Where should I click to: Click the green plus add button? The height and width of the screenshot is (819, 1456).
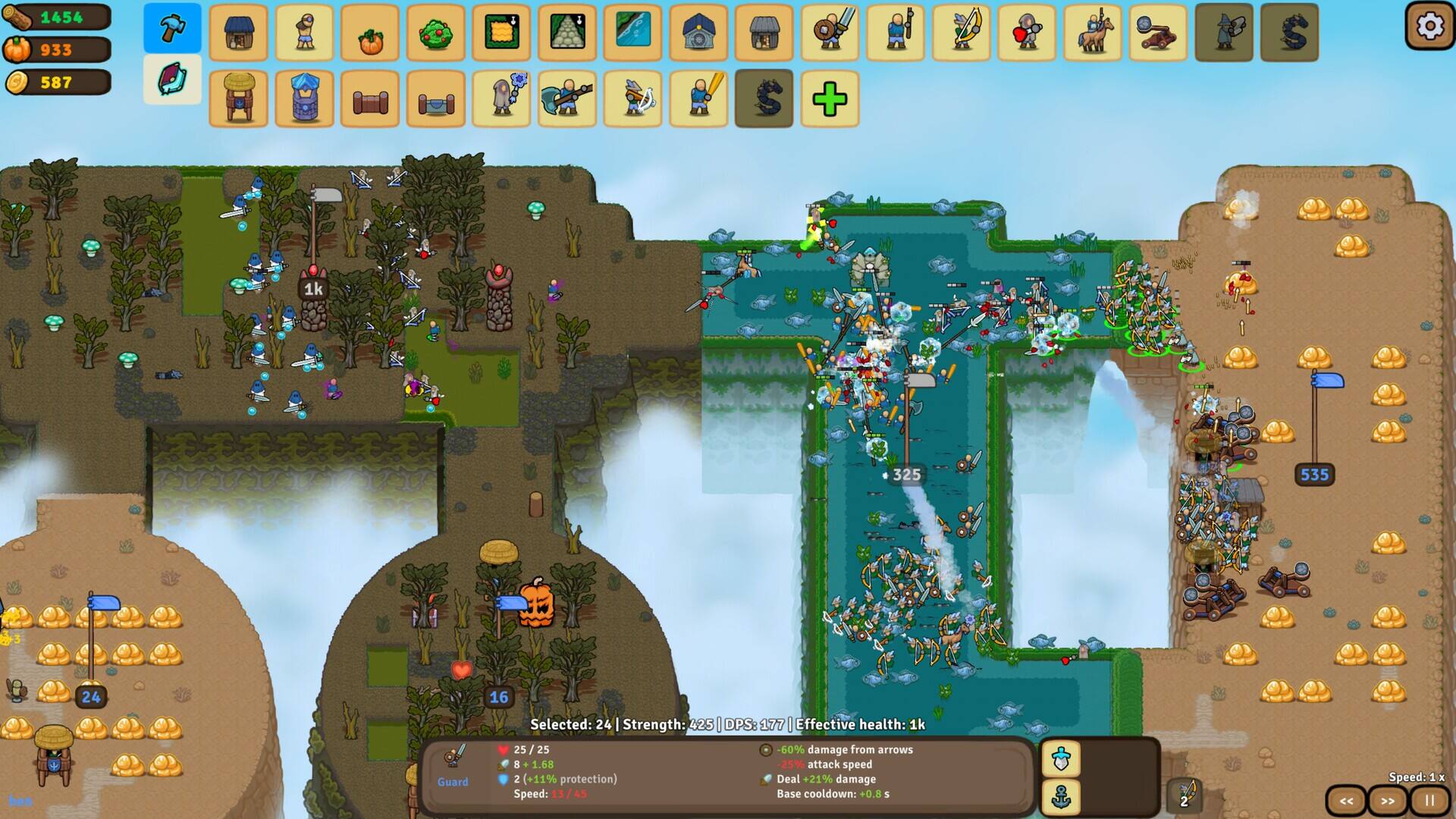click(830, 99)
